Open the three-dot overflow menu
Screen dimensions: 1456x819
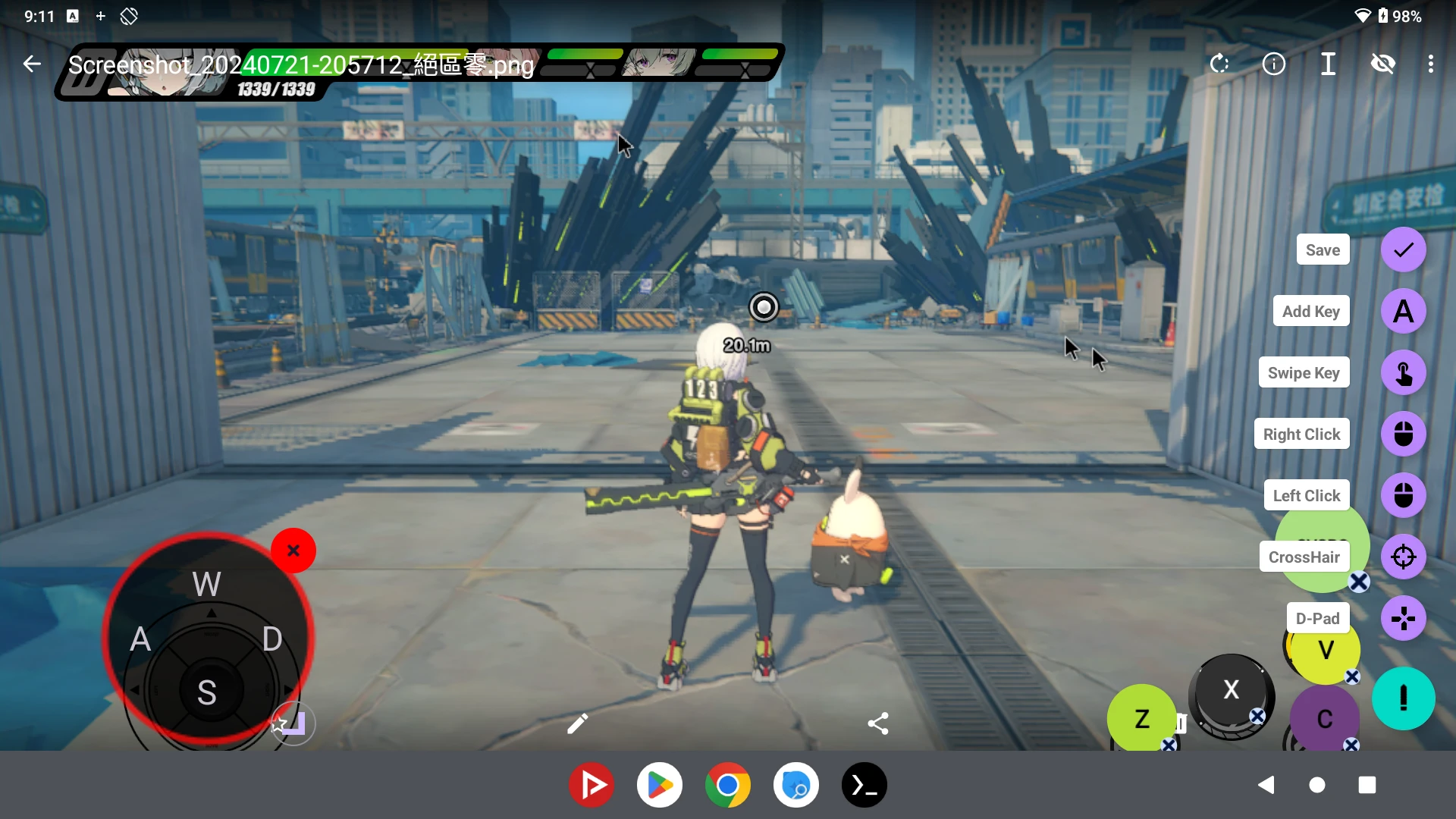coord(1430,64)
